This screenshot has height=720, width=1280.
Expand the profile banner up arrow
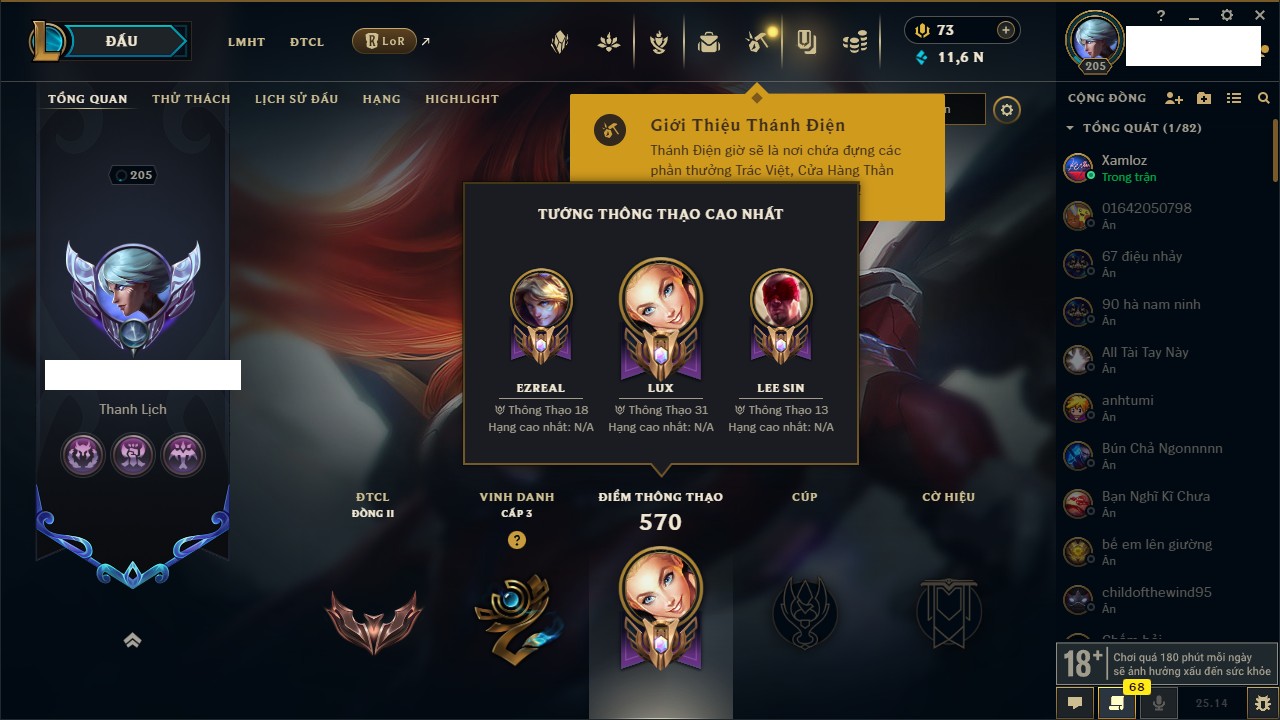tap(132, 641)
